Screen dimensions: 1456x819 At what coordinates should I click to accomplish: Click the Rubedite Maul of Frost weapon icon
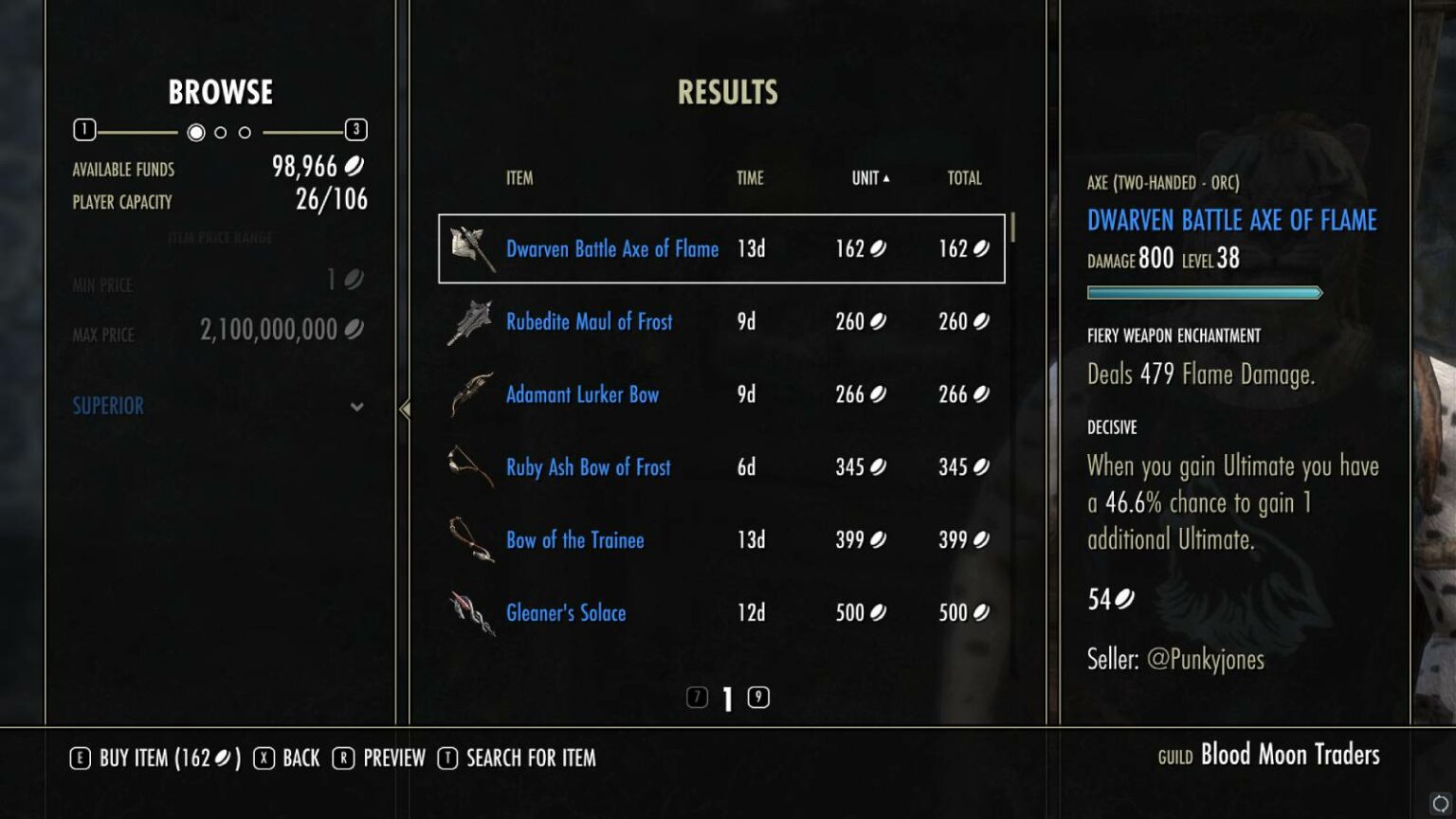(471, 320)
